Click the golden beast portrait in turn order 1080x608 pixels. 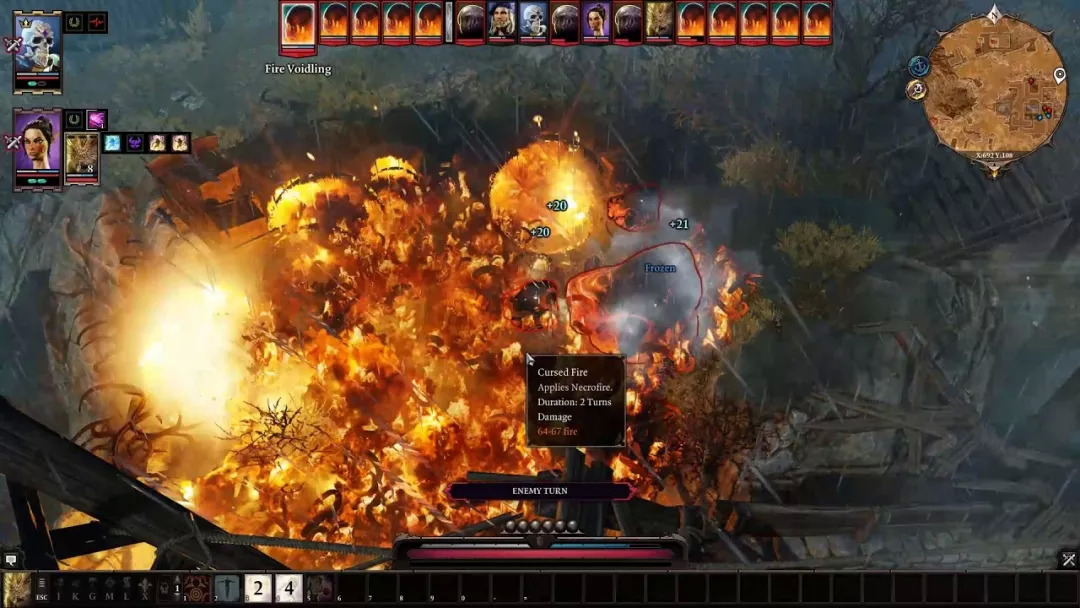659,21
